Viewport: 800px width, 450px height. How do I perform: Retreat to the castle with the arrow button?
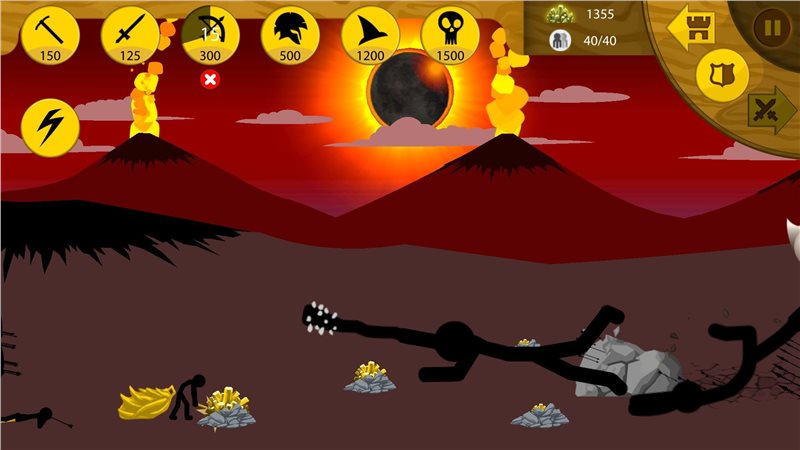[692, 25]
